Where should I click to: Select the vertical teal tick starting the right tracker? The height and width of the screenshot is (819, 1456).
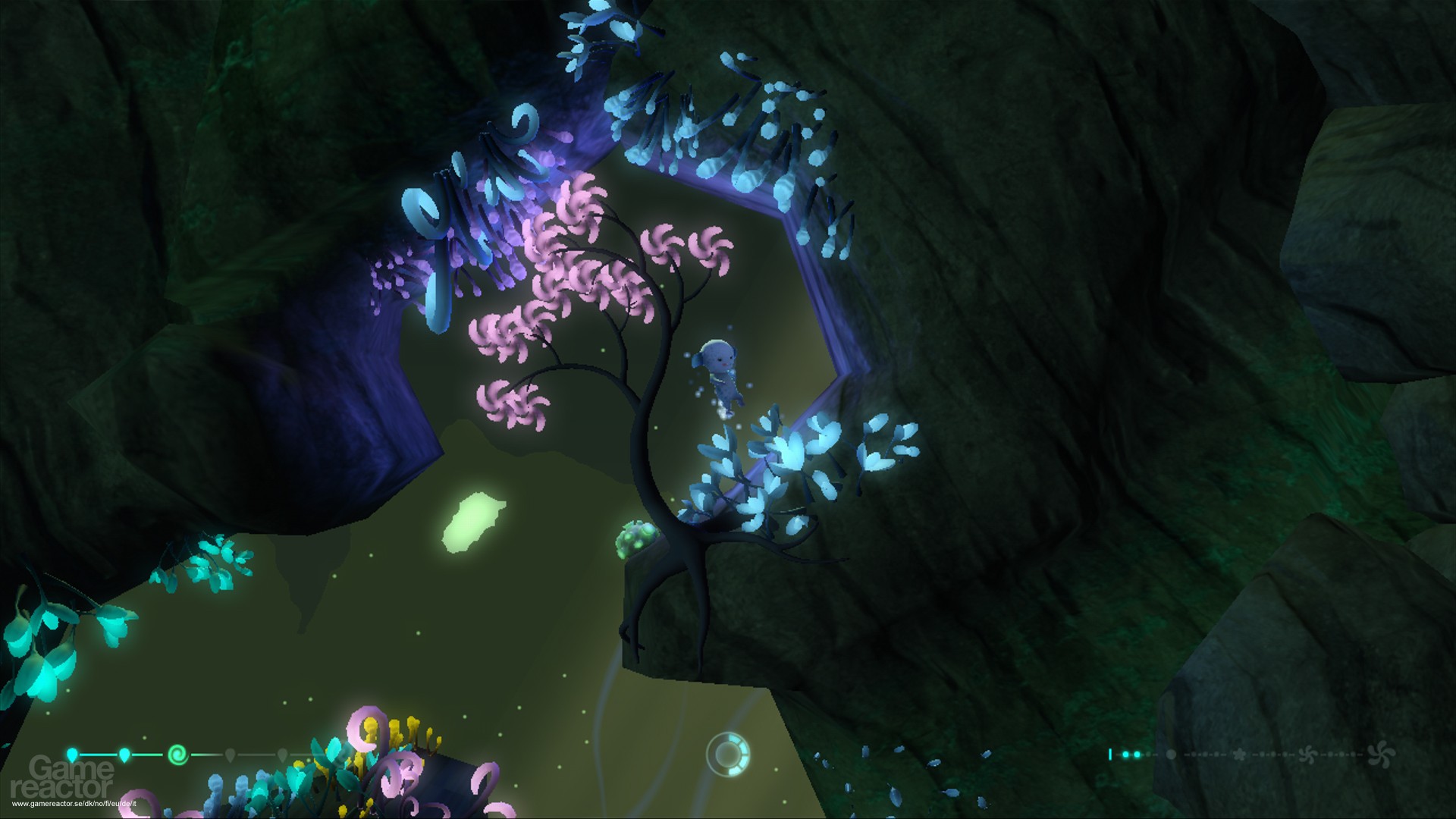pyautogui.click(x=1110, y=755)
